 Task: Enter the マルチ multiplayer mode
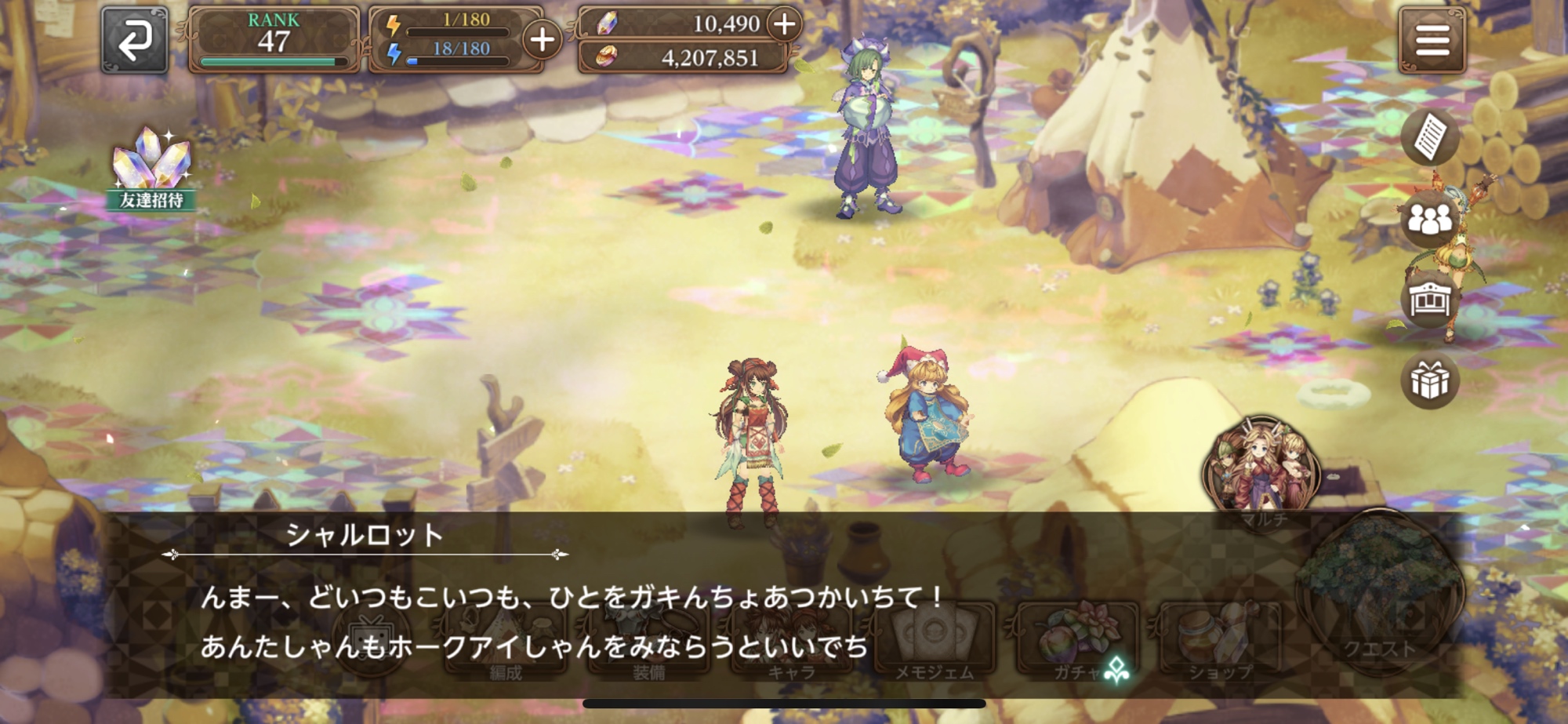coord(1262,471)
